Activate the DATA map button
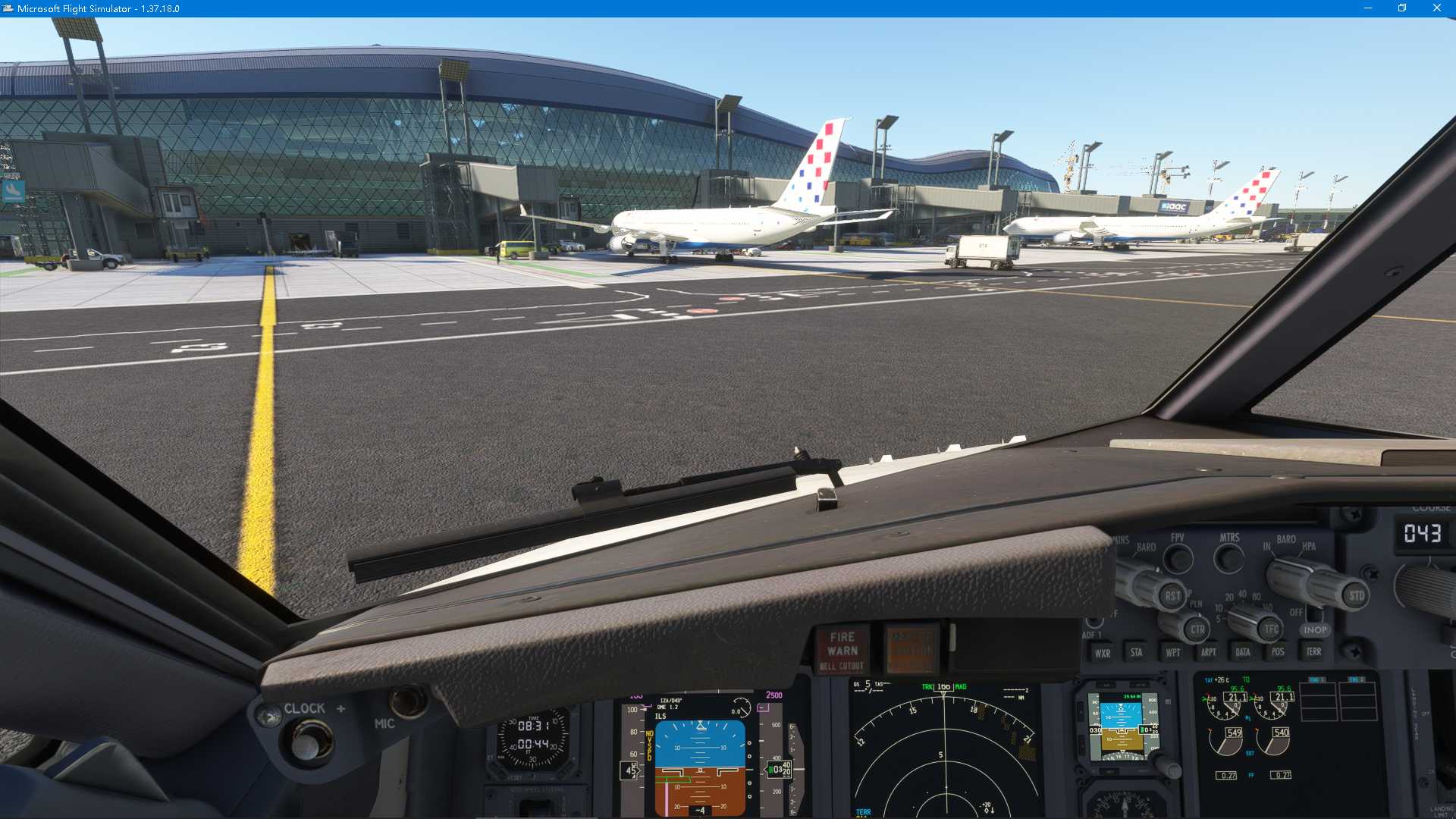The image size is (1456, 819). click(1243, 652)
